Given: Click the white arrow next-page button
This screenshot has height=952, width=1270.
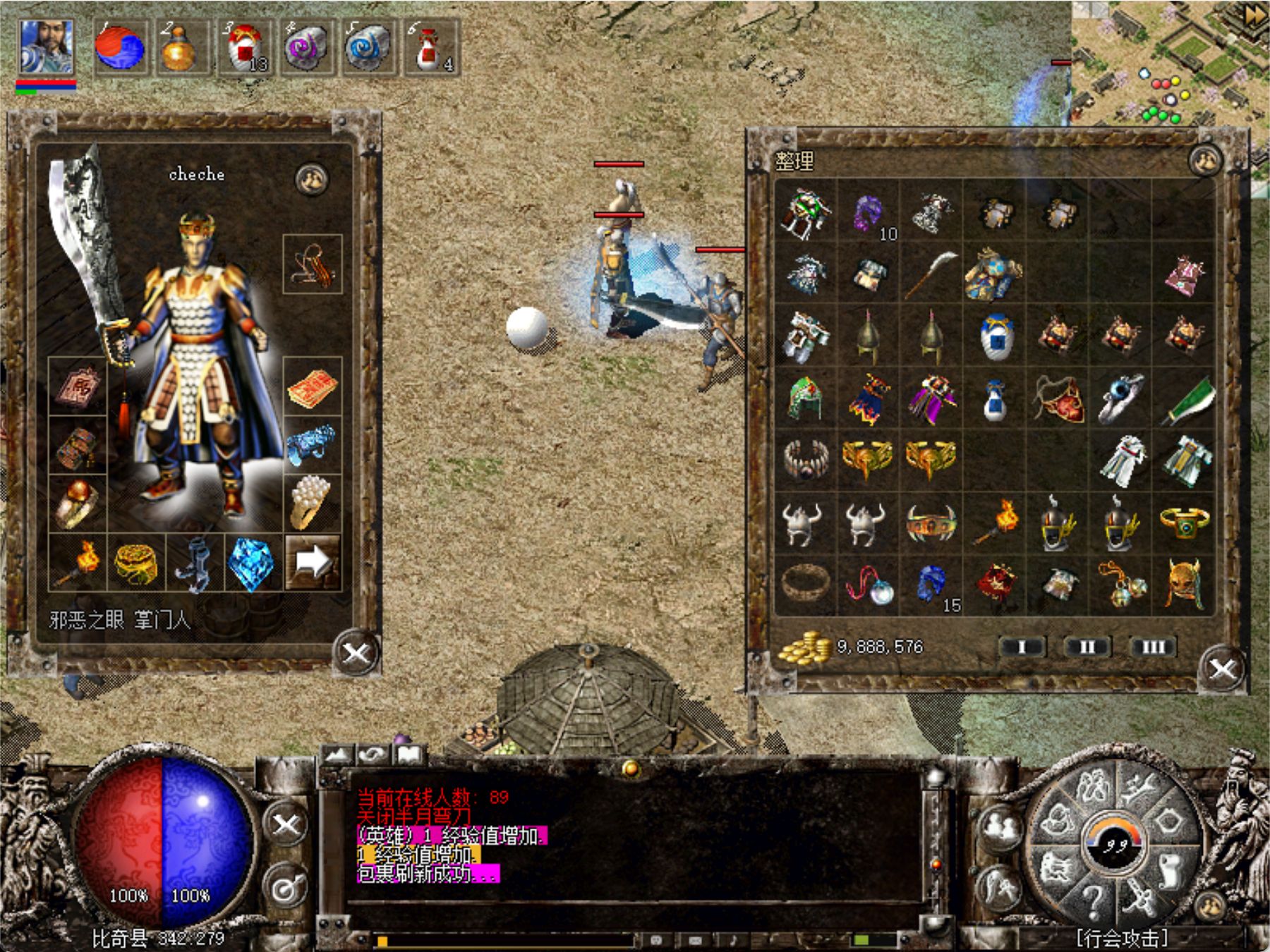Looking at the screenshot, I should point(313,562).
